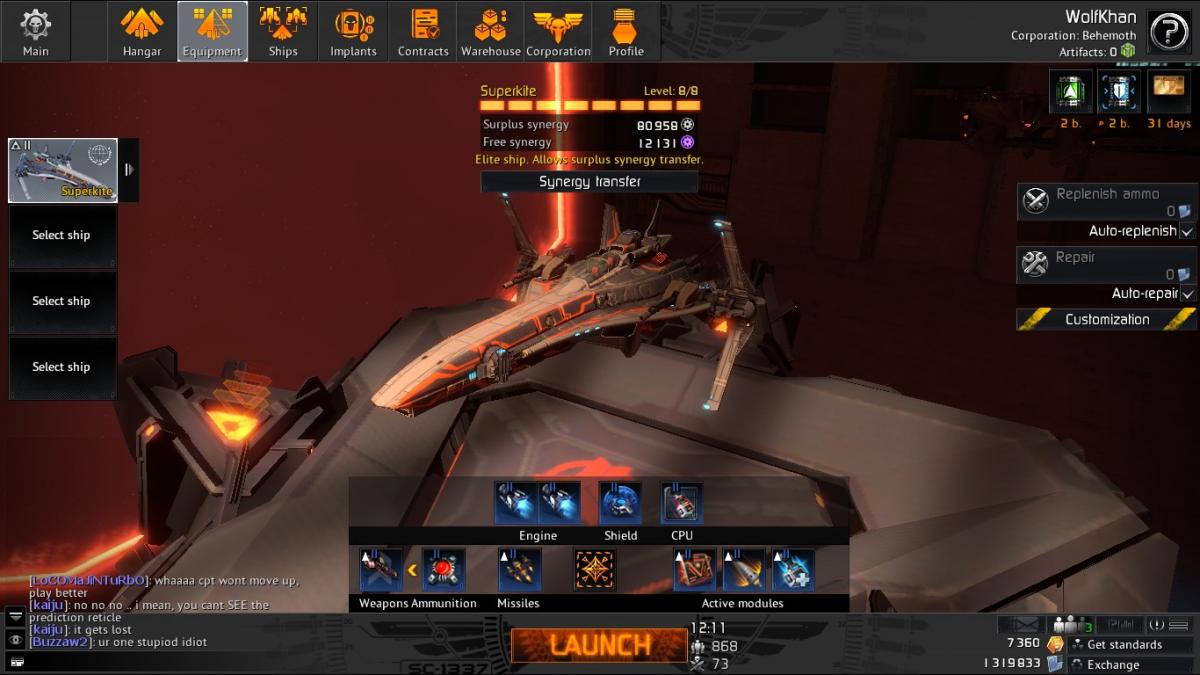Open the Missiles slot
This screenshot has width=1200, height=675.
[x=519, y=570]
